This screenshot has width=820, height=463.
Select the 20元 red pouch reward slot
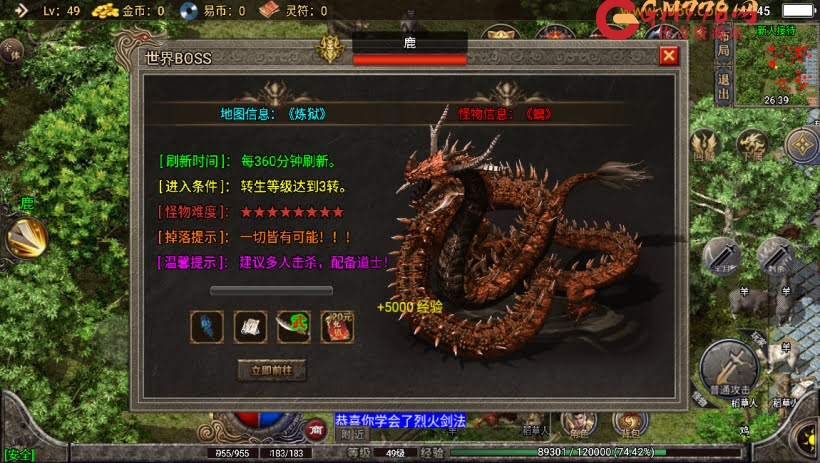(x=337, y=326)
